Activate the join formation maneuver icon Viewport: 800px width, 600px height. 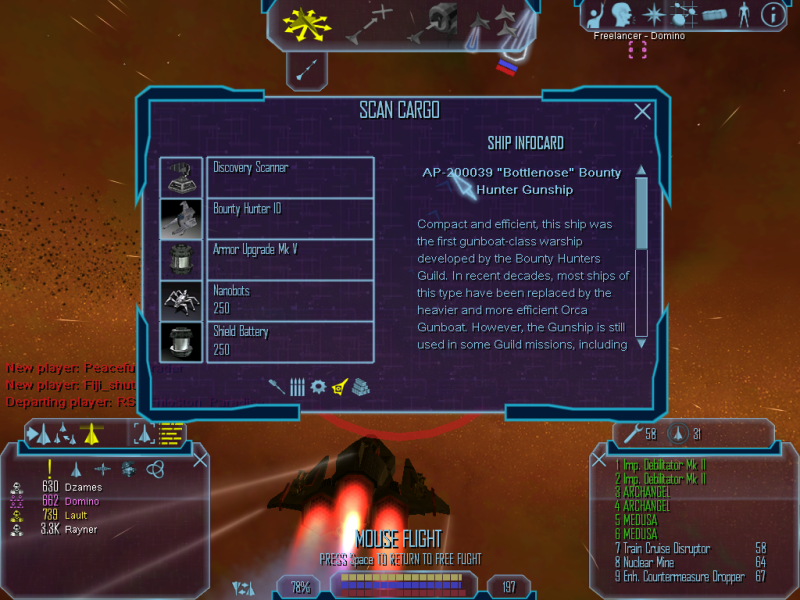[506, 24]
